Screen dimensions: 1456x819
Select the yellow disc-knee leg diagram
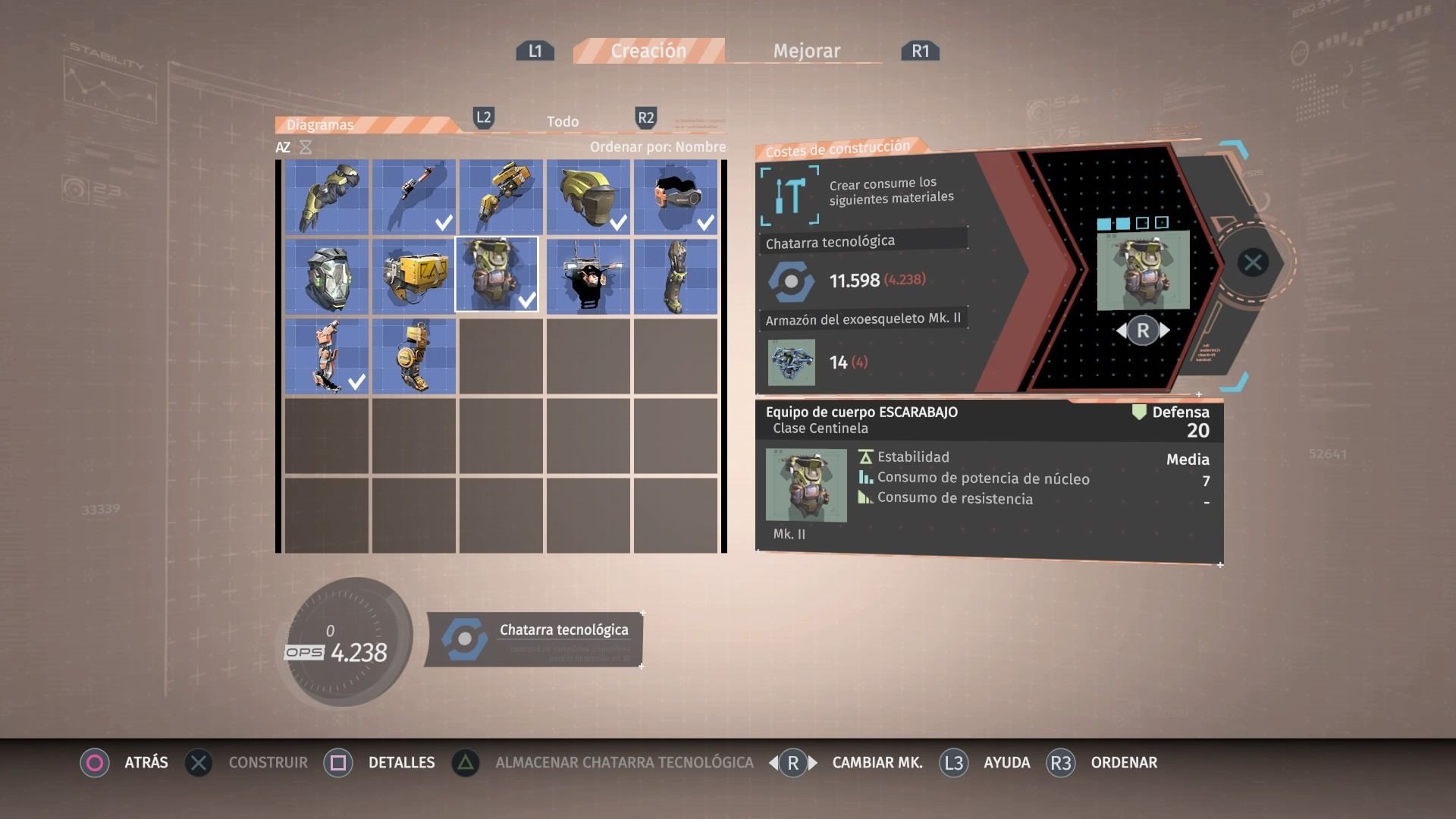click(414, 356)
